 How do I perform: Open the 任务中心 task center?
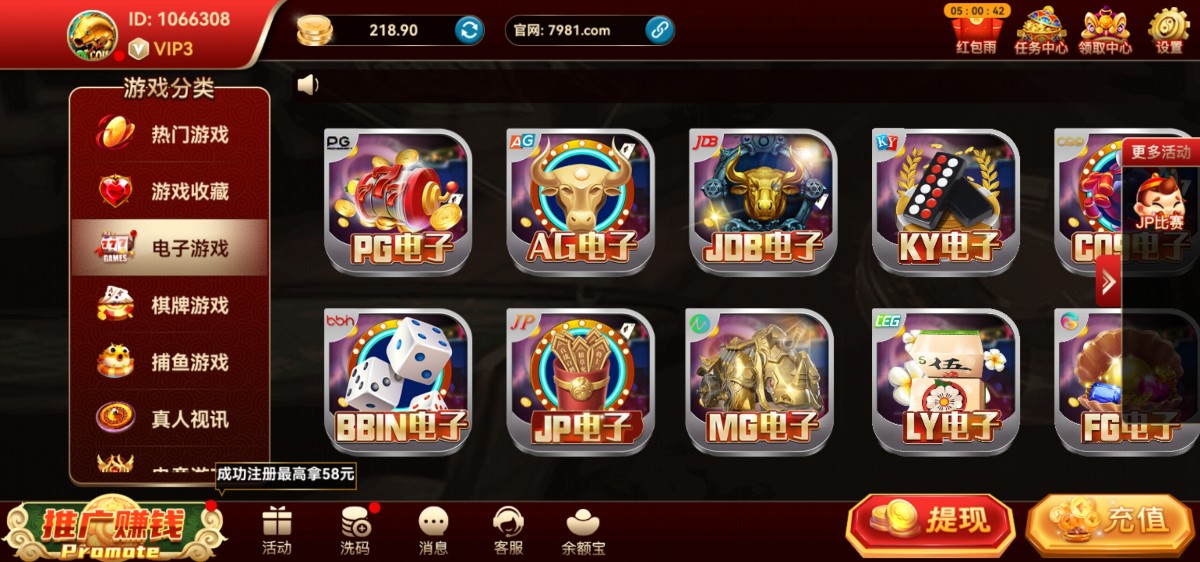pyautogui.click(x=1040, y=30)
